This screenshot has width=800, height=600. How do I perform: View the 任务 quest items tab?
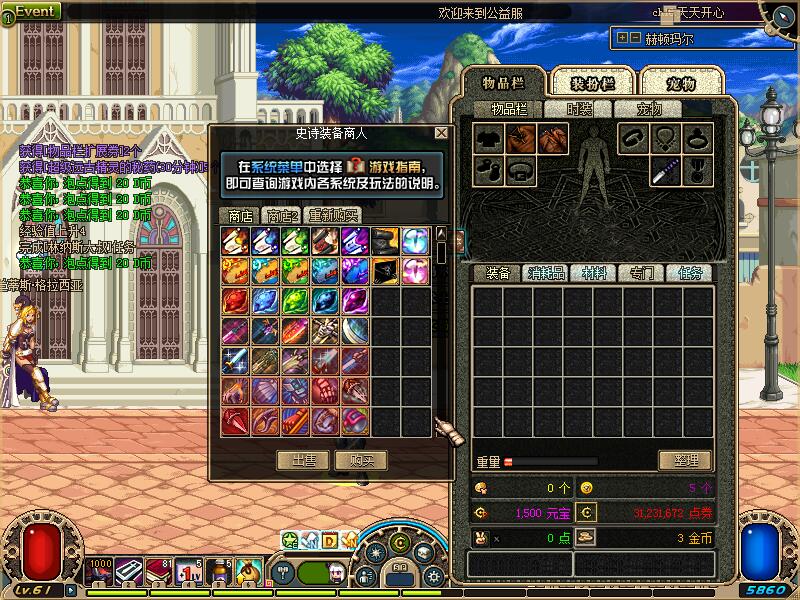(689, 273)
